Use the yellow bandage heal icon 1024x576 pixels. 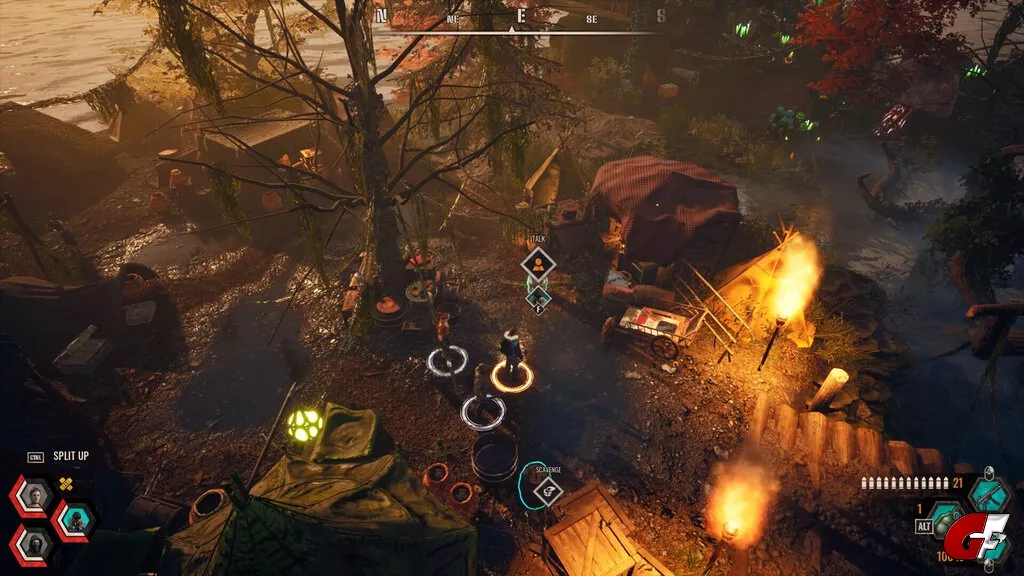pyautogui.click(x=68, y=485)
